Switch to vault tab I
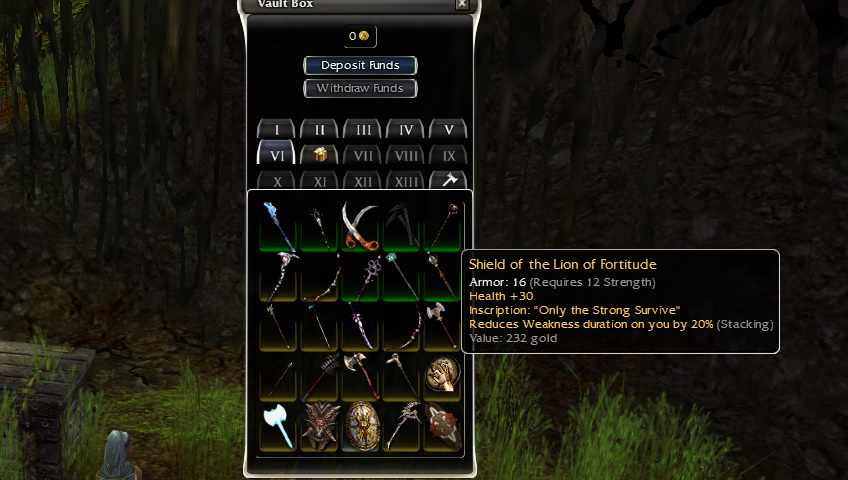The width and height of the screenshot is (848, 480). (277, 130)
